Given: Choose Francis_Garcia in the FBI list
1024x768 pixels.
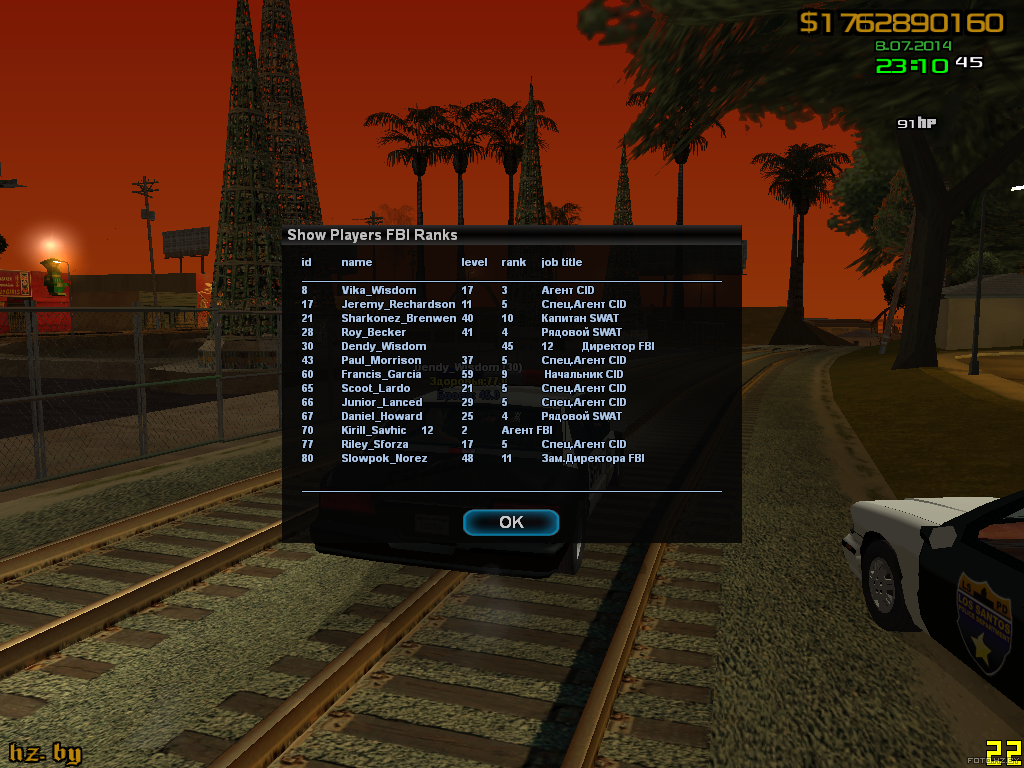Looking at the screenshot, I should click(x=381, y=374).
